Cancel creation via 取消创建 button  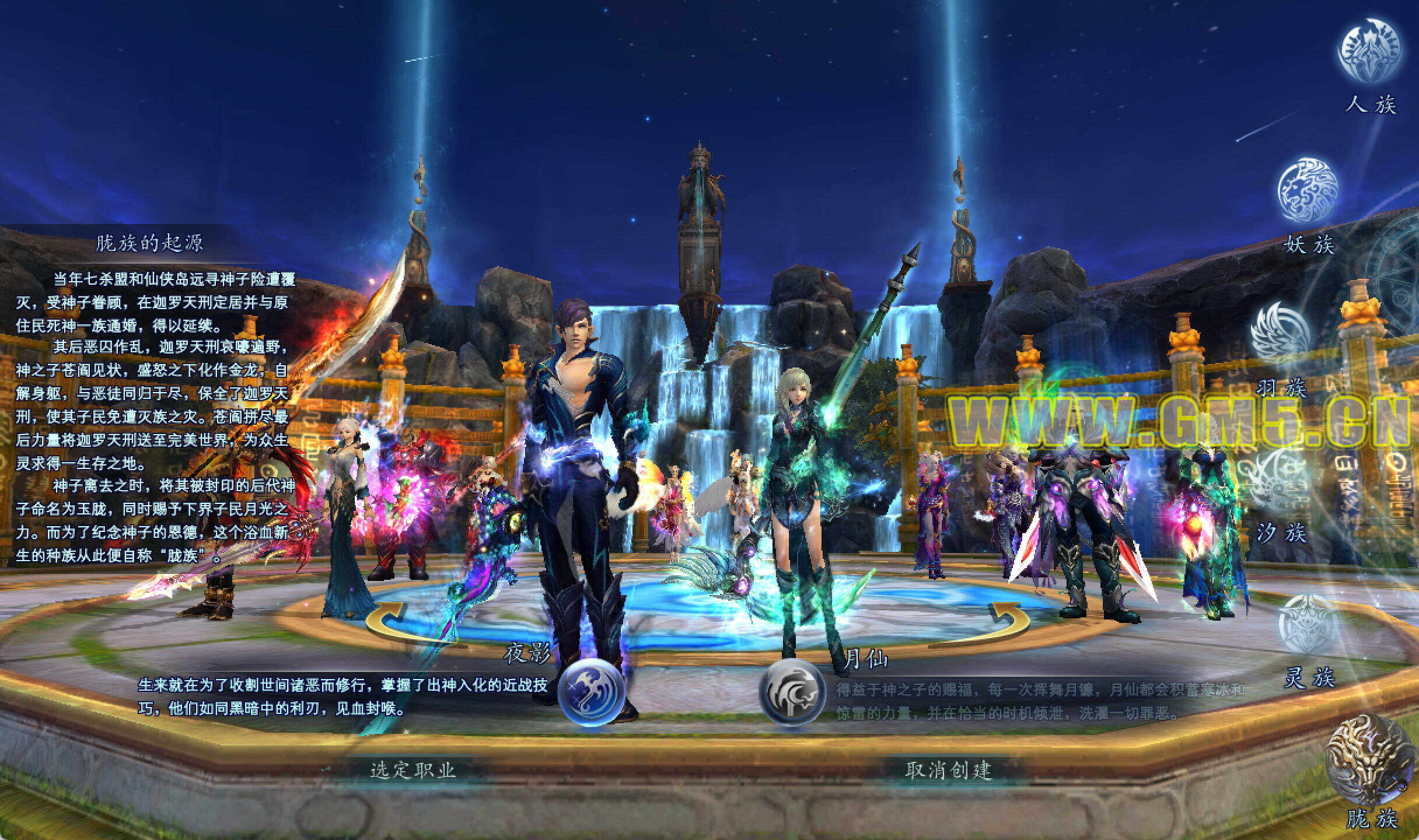948,770
